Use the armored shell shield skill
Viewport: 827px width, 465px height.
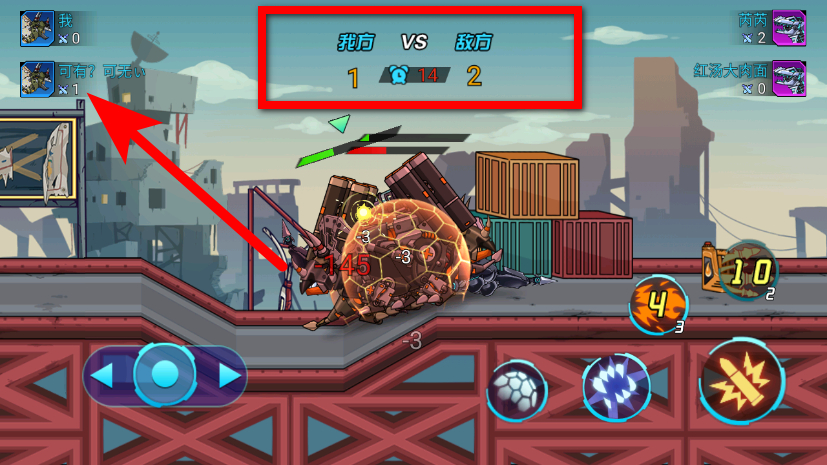(517, 390)
